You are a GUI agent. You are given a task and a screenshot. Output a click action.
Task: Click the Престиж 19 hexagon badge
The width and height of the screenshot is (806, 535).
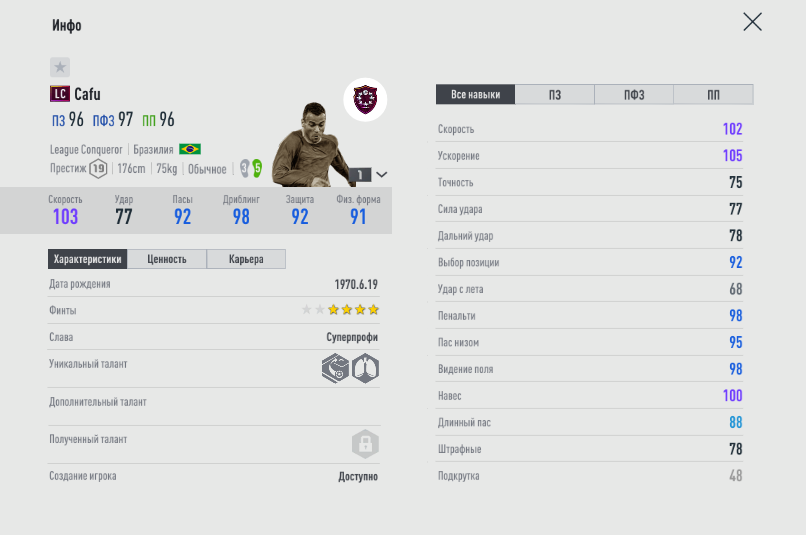pos(98,169)
